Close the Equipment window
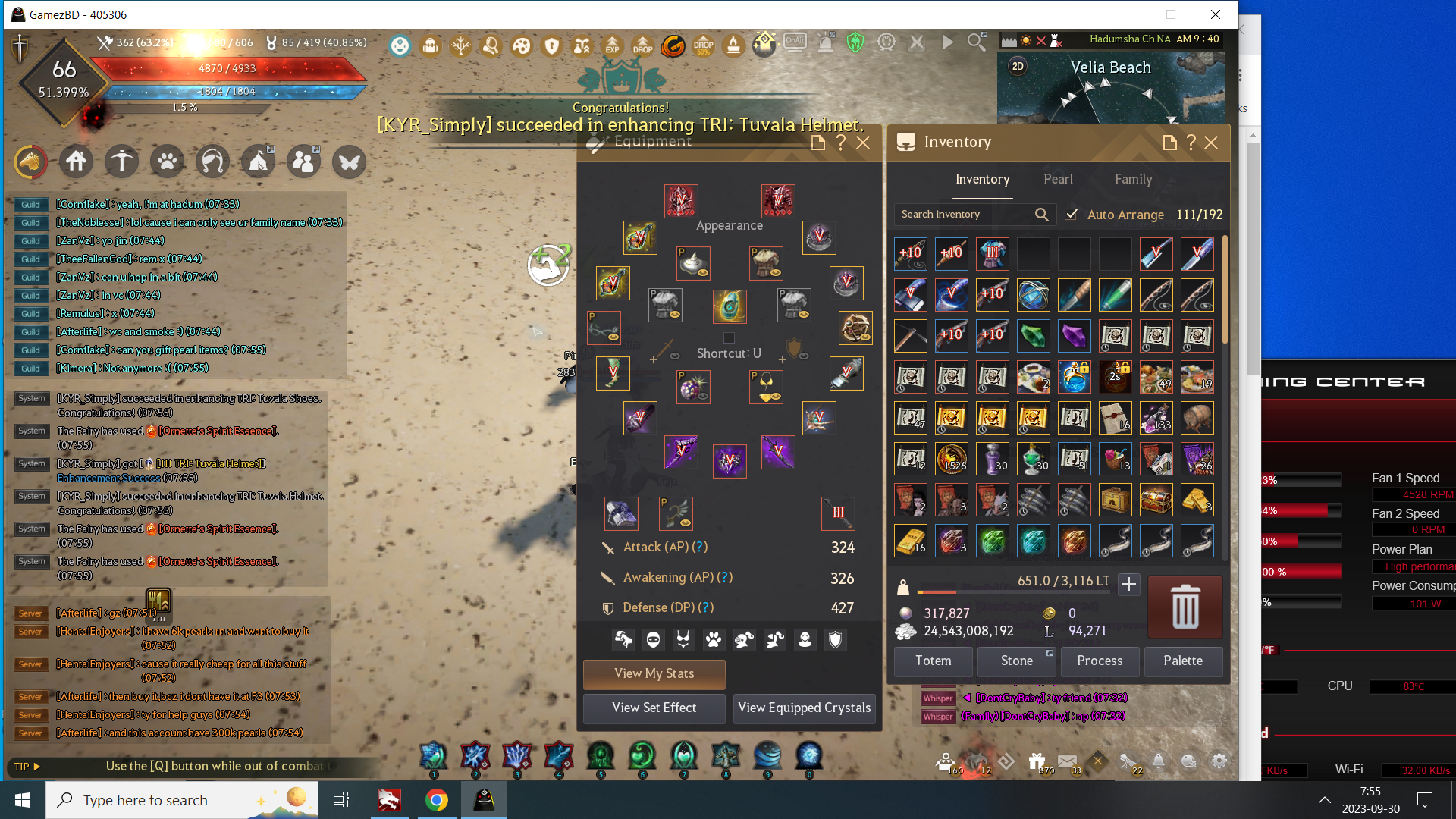This screenshot has width=1456, height=819. 863,143
